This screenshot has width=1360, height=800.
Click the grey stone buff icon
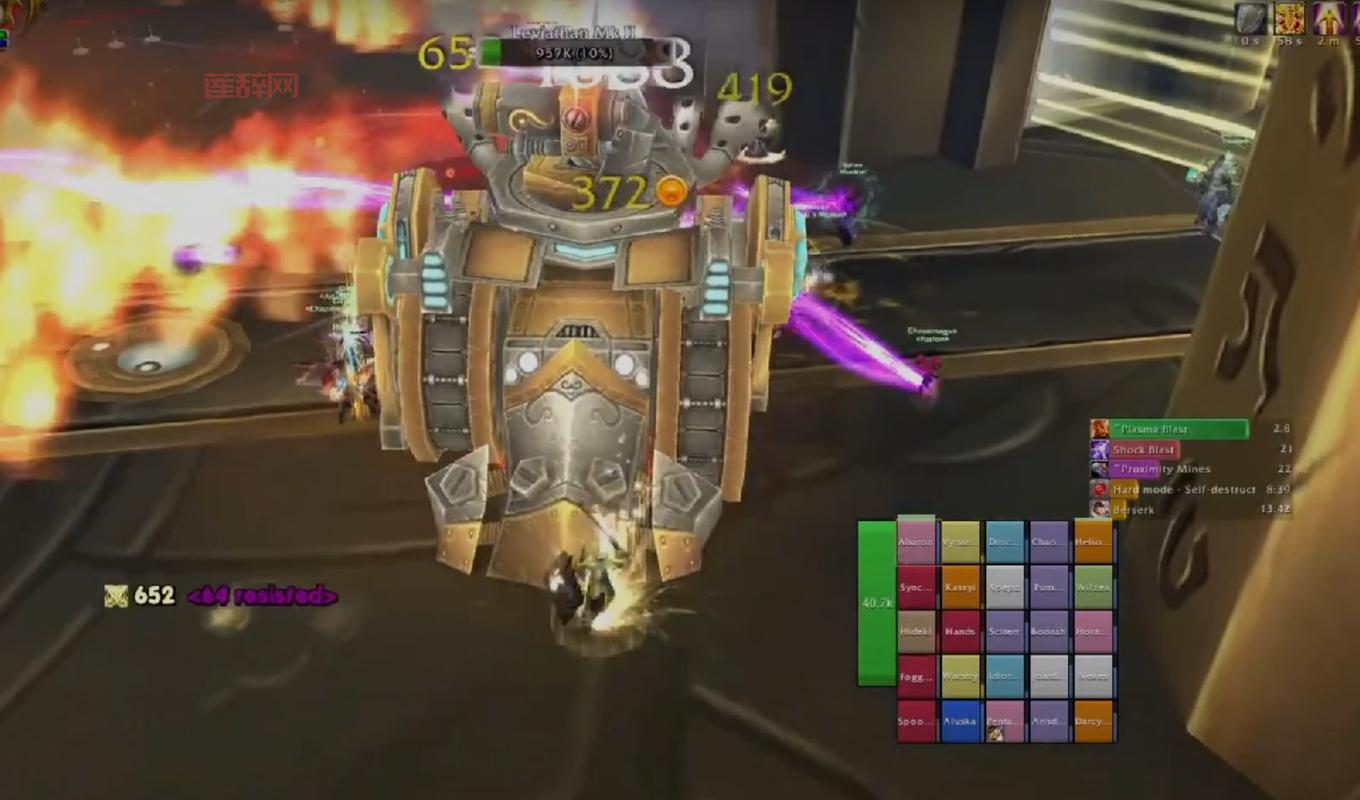tap(1250, 19)
